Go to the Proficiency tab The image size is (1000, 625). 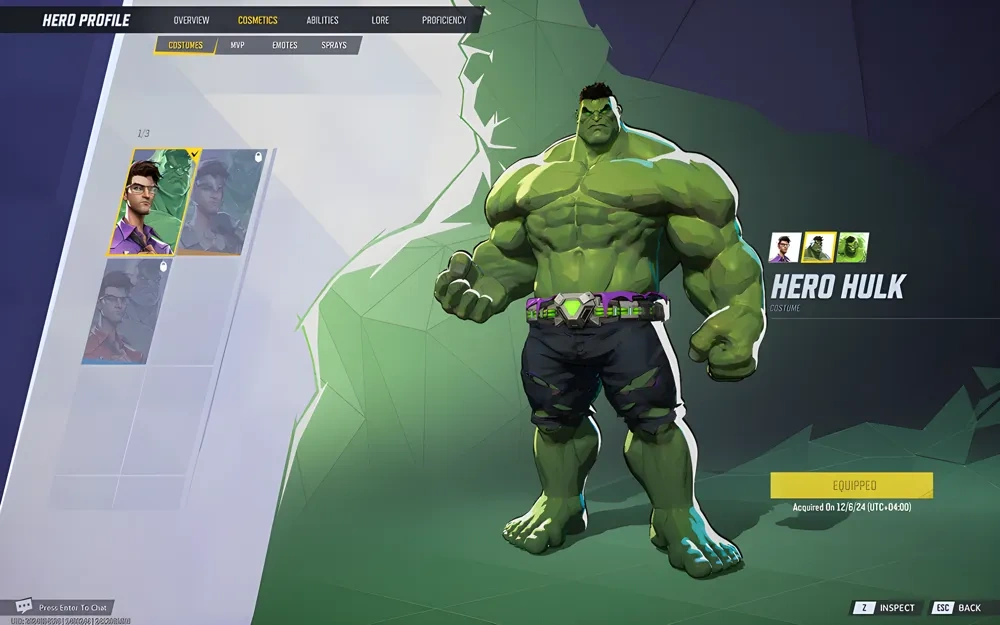click(x=444, y=20)
